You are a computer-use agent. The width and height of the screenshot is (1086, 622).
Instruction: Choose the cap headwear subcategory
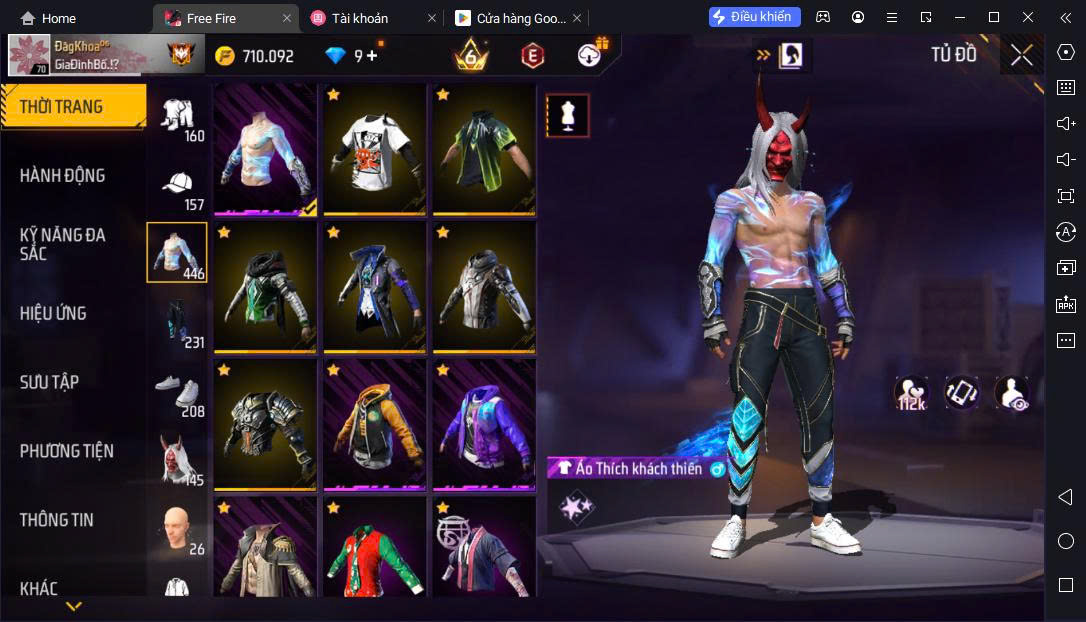(x=178, y=187)
